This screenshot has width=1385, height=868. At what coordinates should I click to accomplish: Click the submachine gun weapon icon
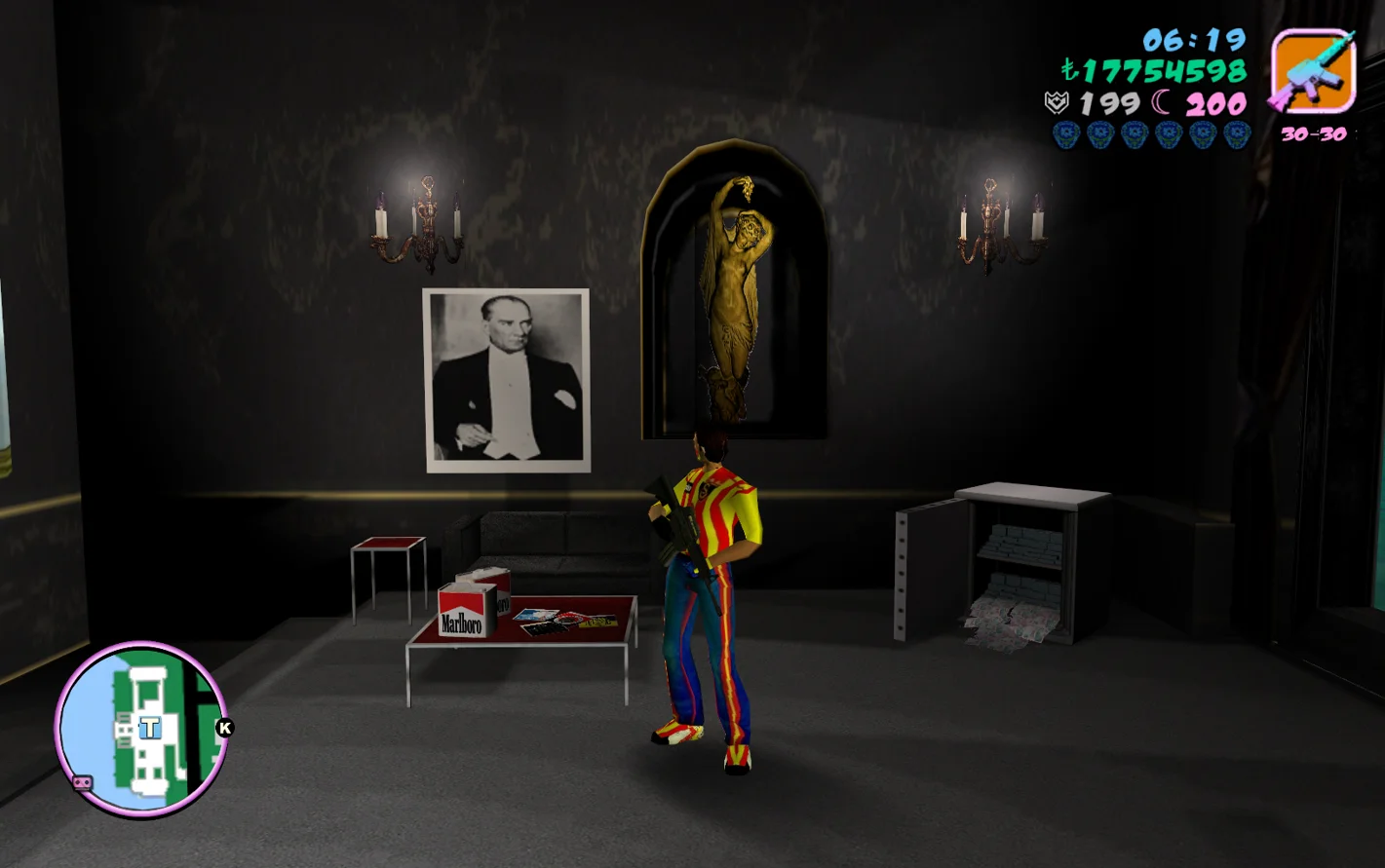coord(1314,71)
